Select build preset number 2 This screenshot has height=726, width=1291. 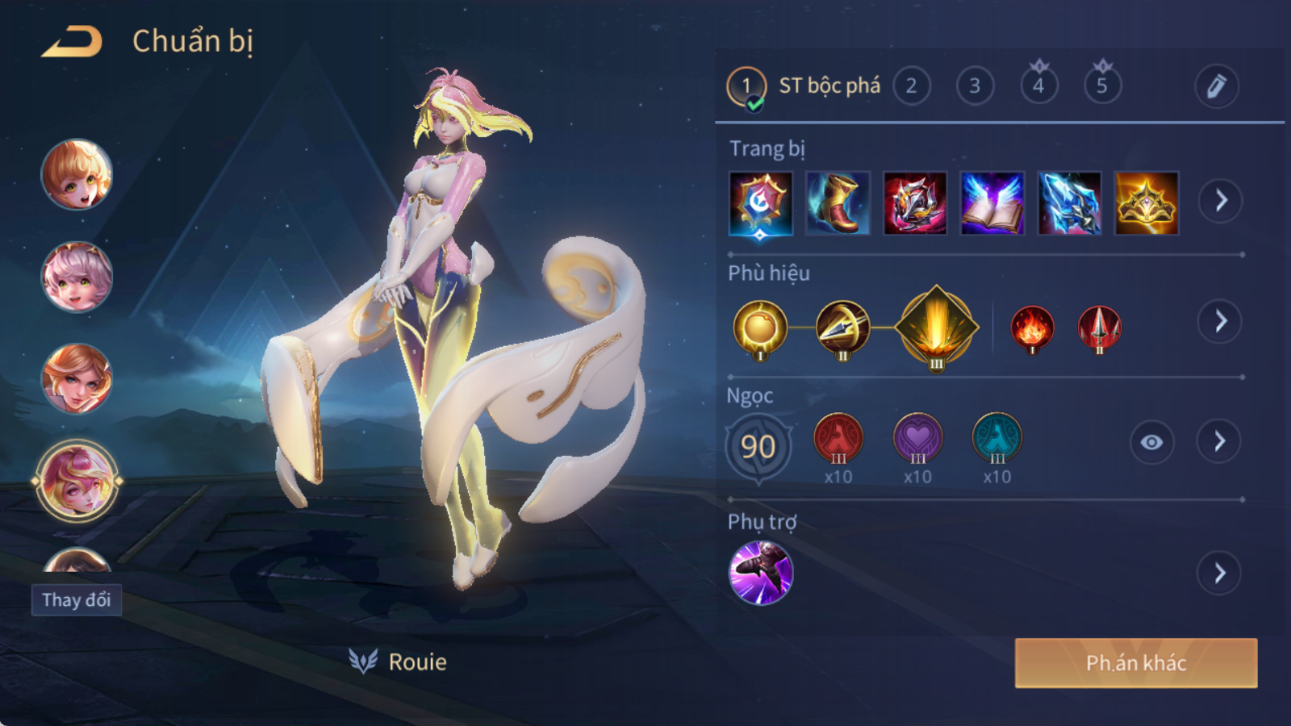[911, 86]
